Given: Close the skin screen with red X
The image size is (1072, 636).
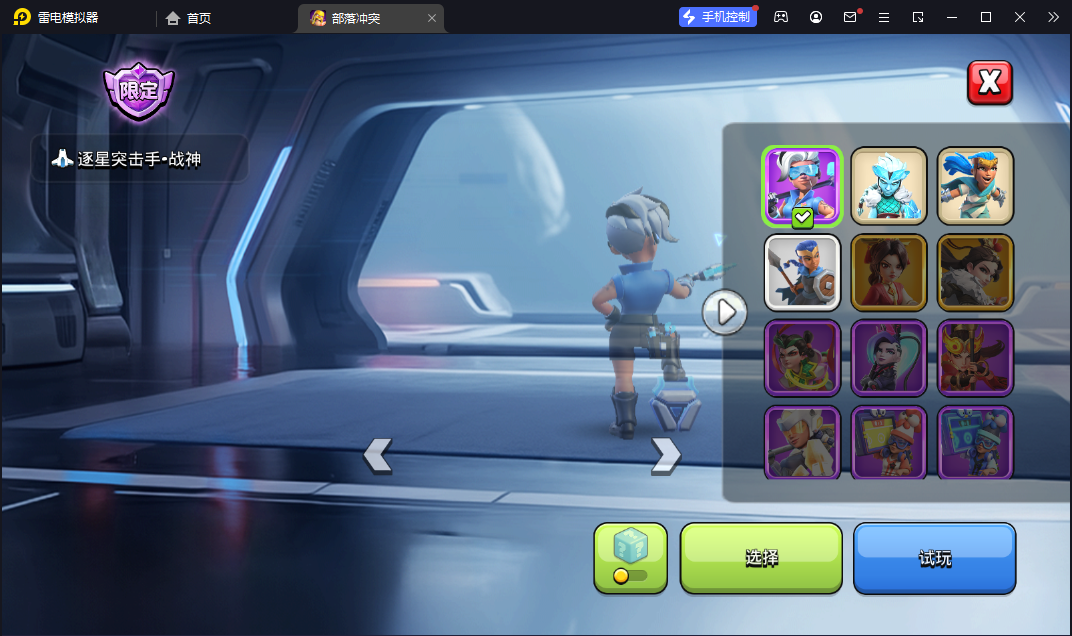Looking at the screenshot, I should tap(989, 82).
